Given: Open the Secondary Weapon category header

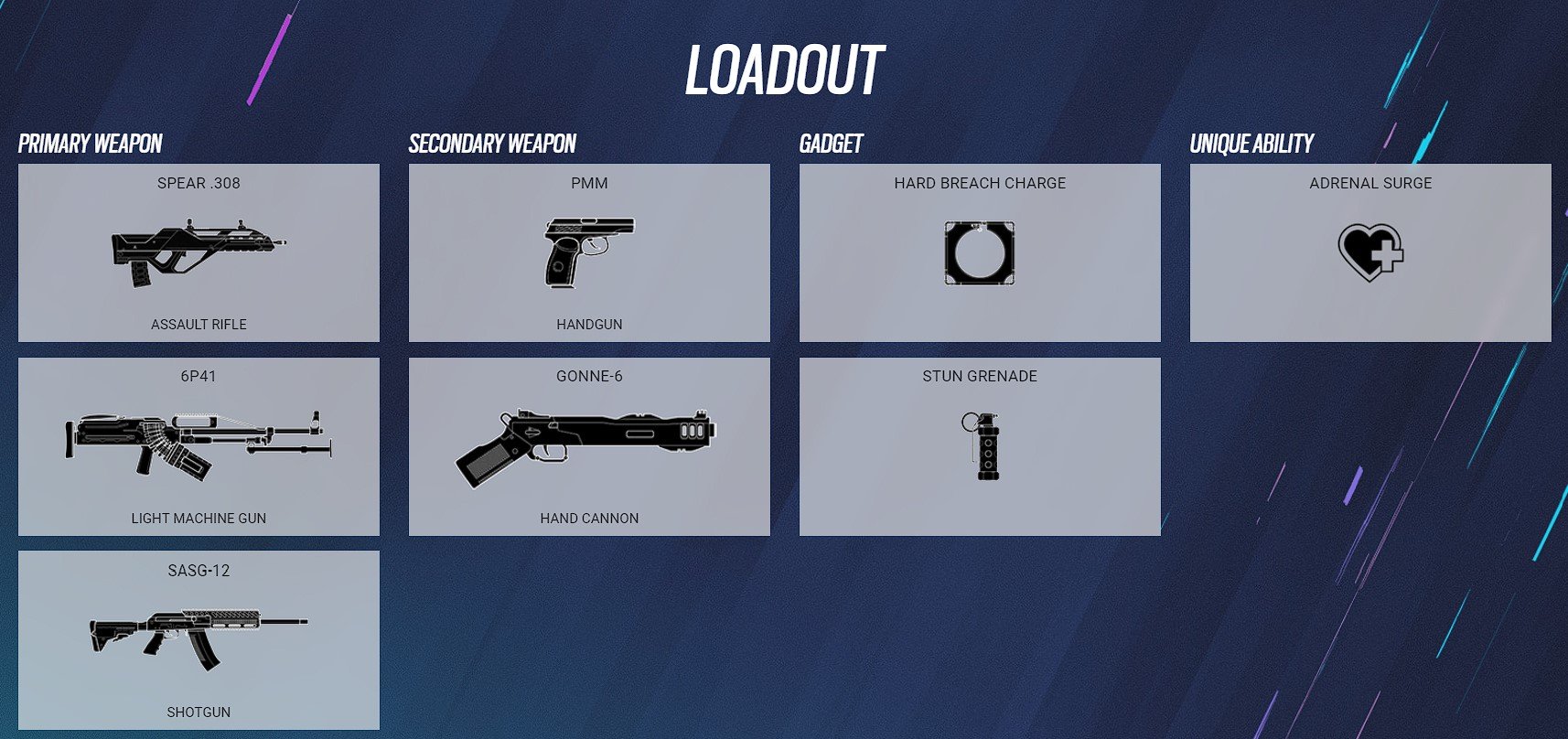Looking at the screenshot, I should point(492,144).
